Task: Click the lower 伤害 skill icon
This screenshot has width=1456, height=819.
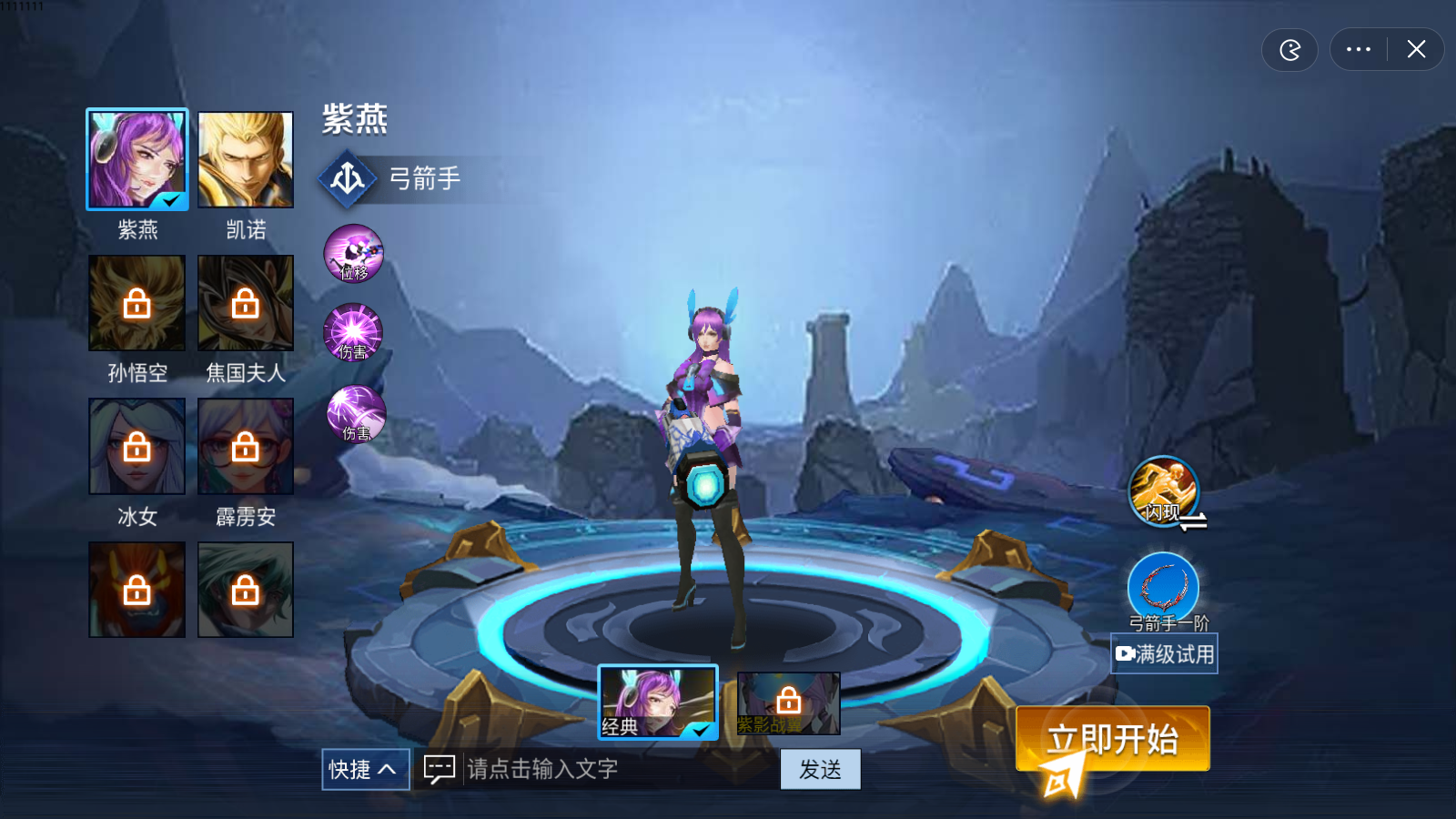Action: [x=354, y=414]
